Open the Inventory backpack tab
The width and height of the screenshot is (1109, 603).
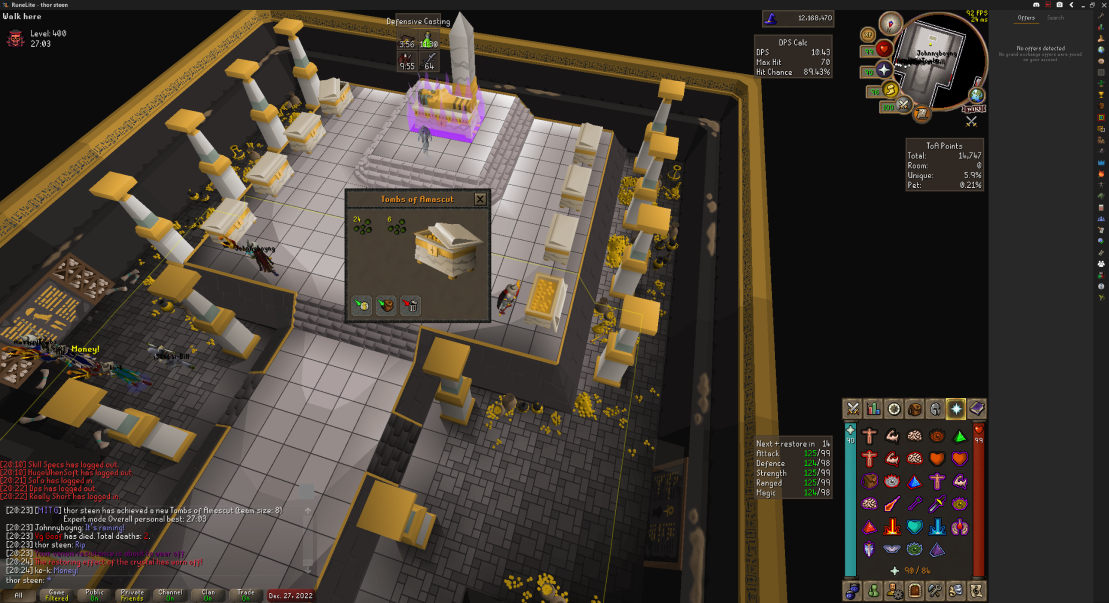pos(915,408)
